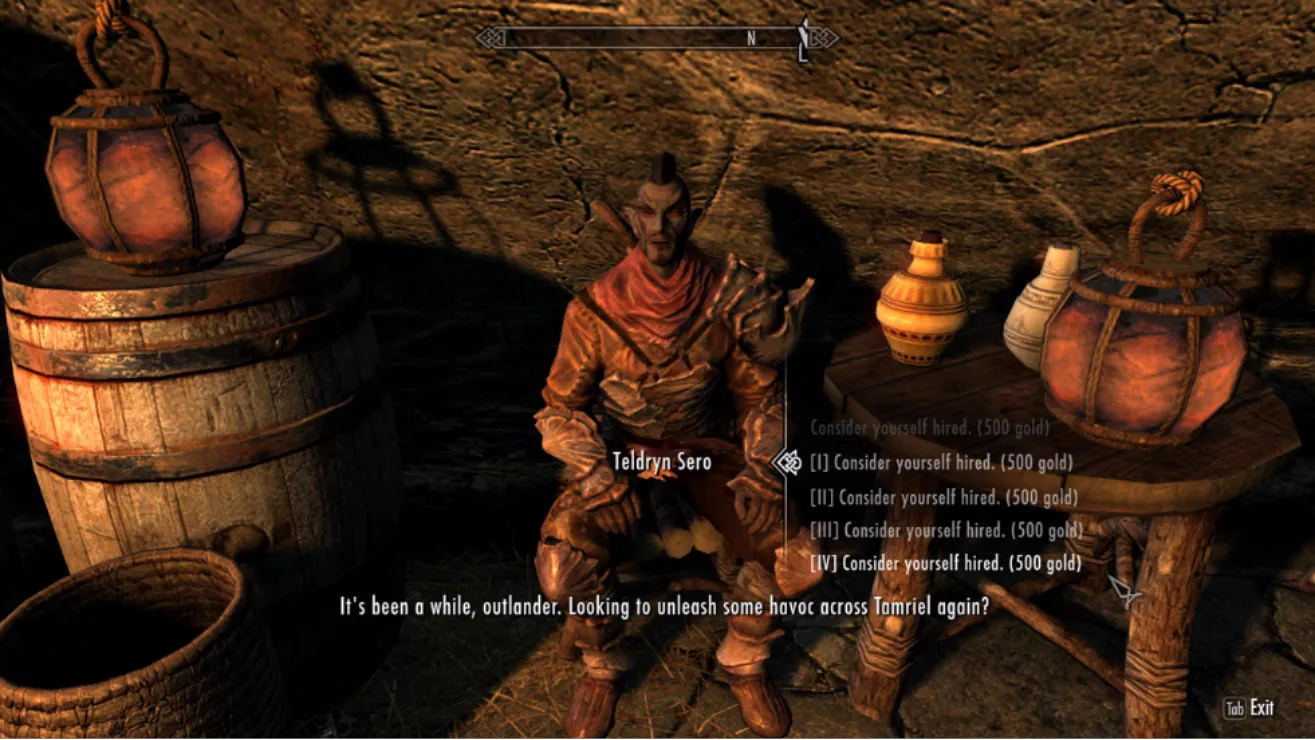Select dialogue option [II] Consider yourself hired
The width and height of the screenshot is (1315, 740).
(943, 497)
